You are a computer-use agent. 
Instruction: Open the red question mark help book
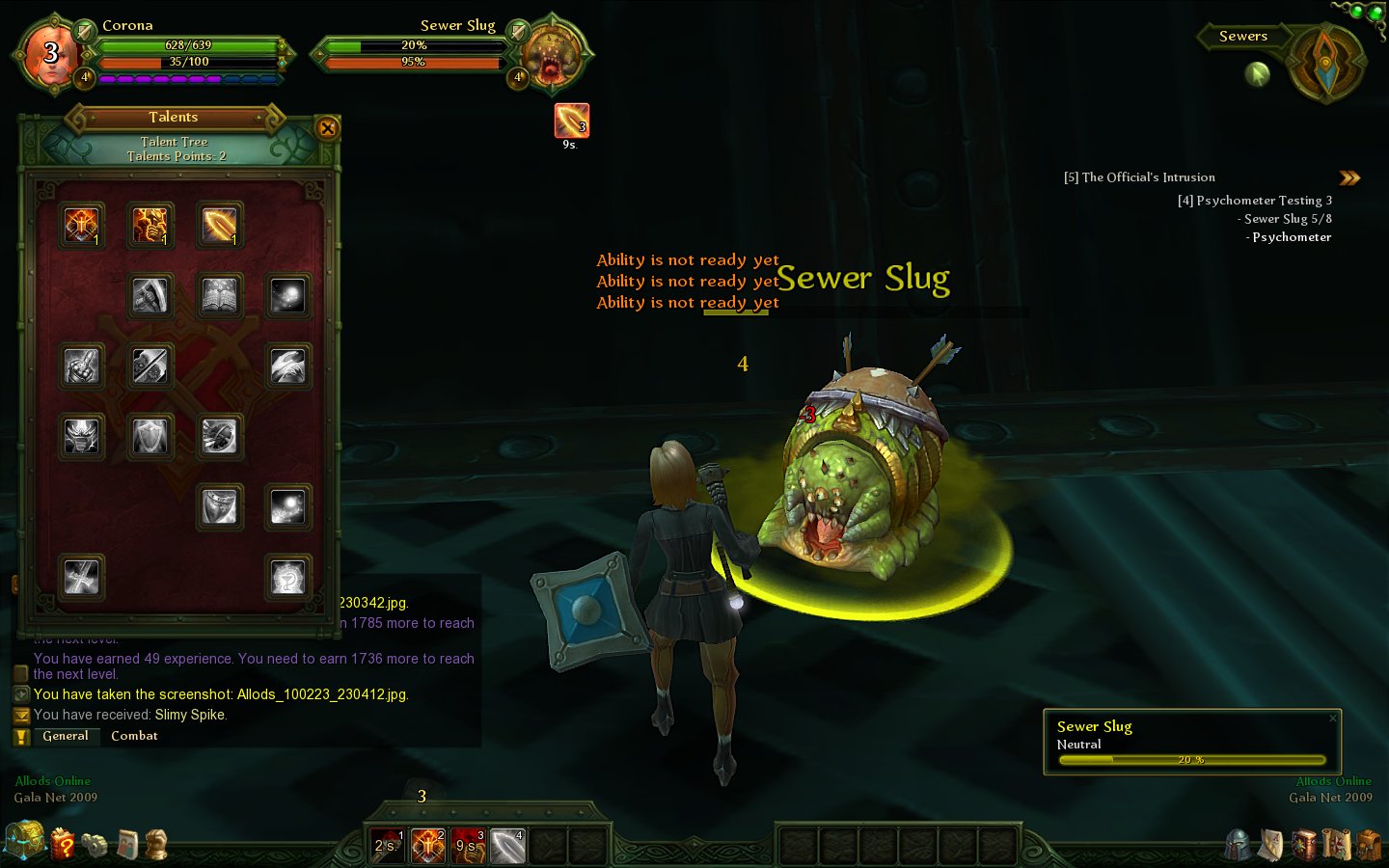tap(63, 844)
